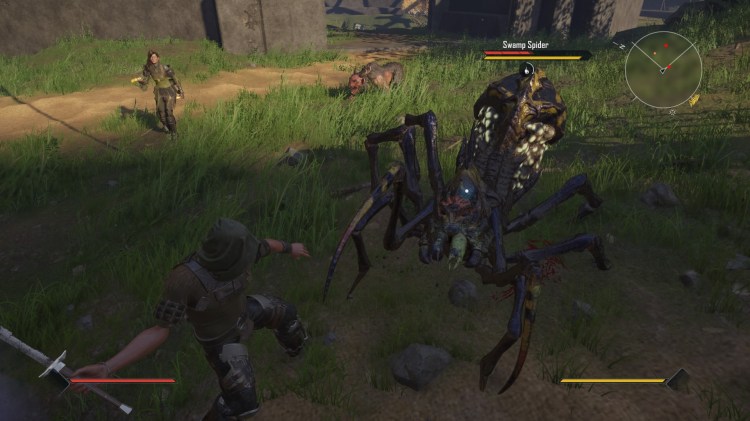Image resolution: width=750 pixels, height=421 pixels.
Task: Select the lock-on marker above the Swamp Spider
Action: 527,70
